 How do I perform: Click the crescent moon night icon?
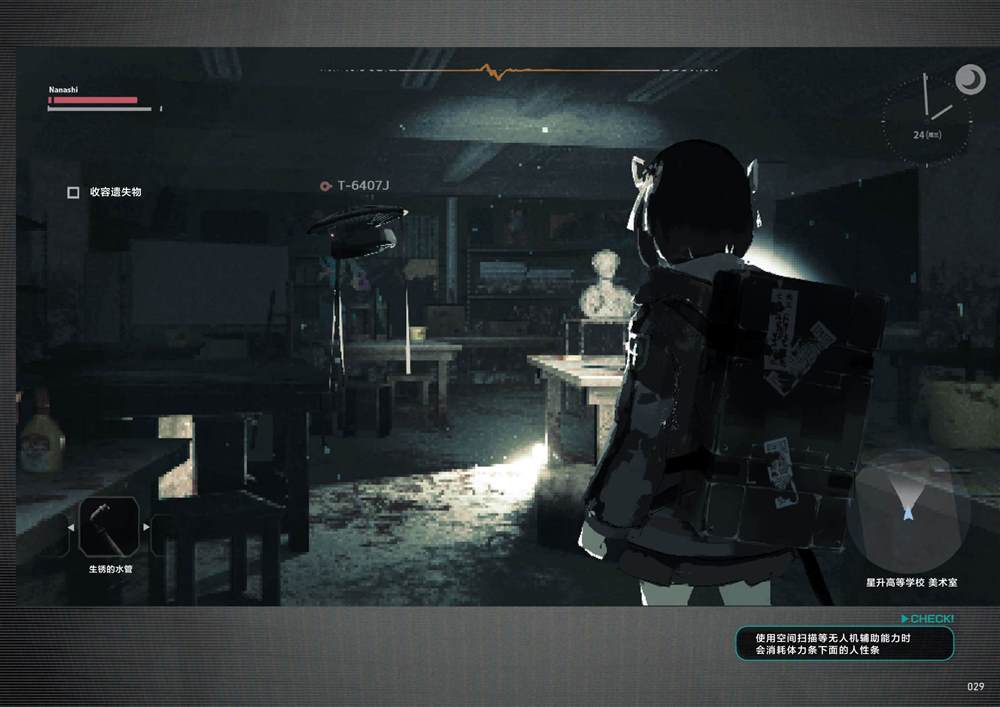coord(969,79)
